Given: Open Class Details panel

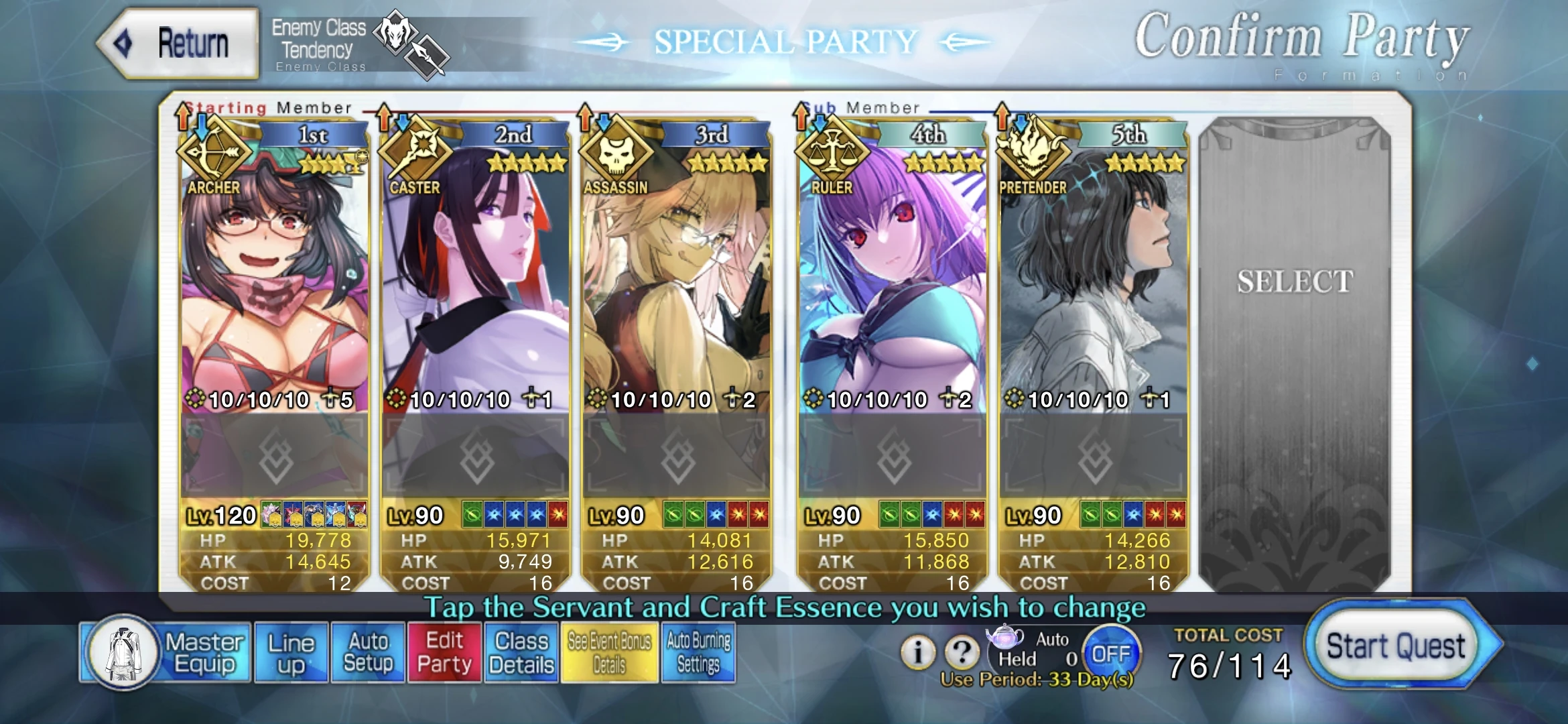Looking at the screenshot, I should [x=520, y=651].
